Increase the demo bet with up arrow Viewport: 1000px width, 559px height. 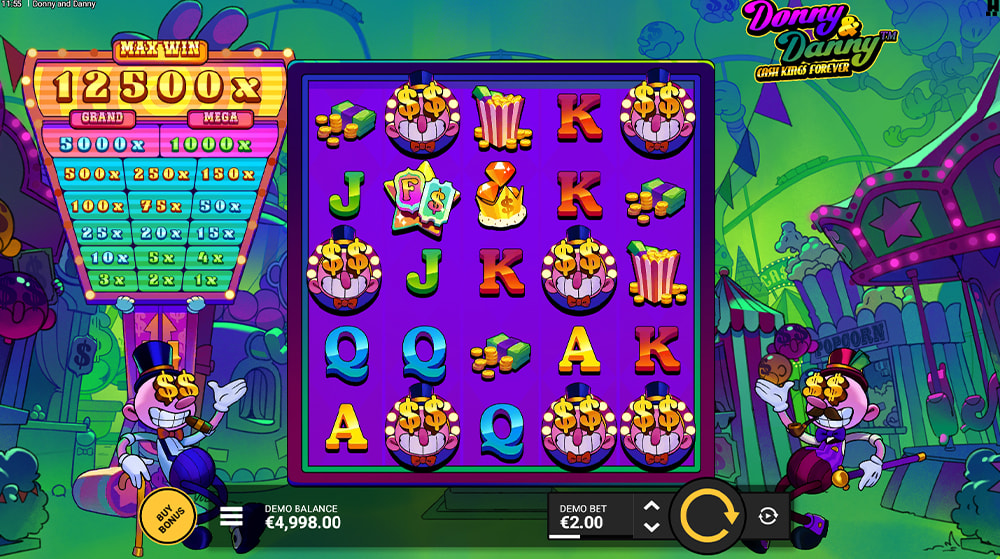click(651, 507)
